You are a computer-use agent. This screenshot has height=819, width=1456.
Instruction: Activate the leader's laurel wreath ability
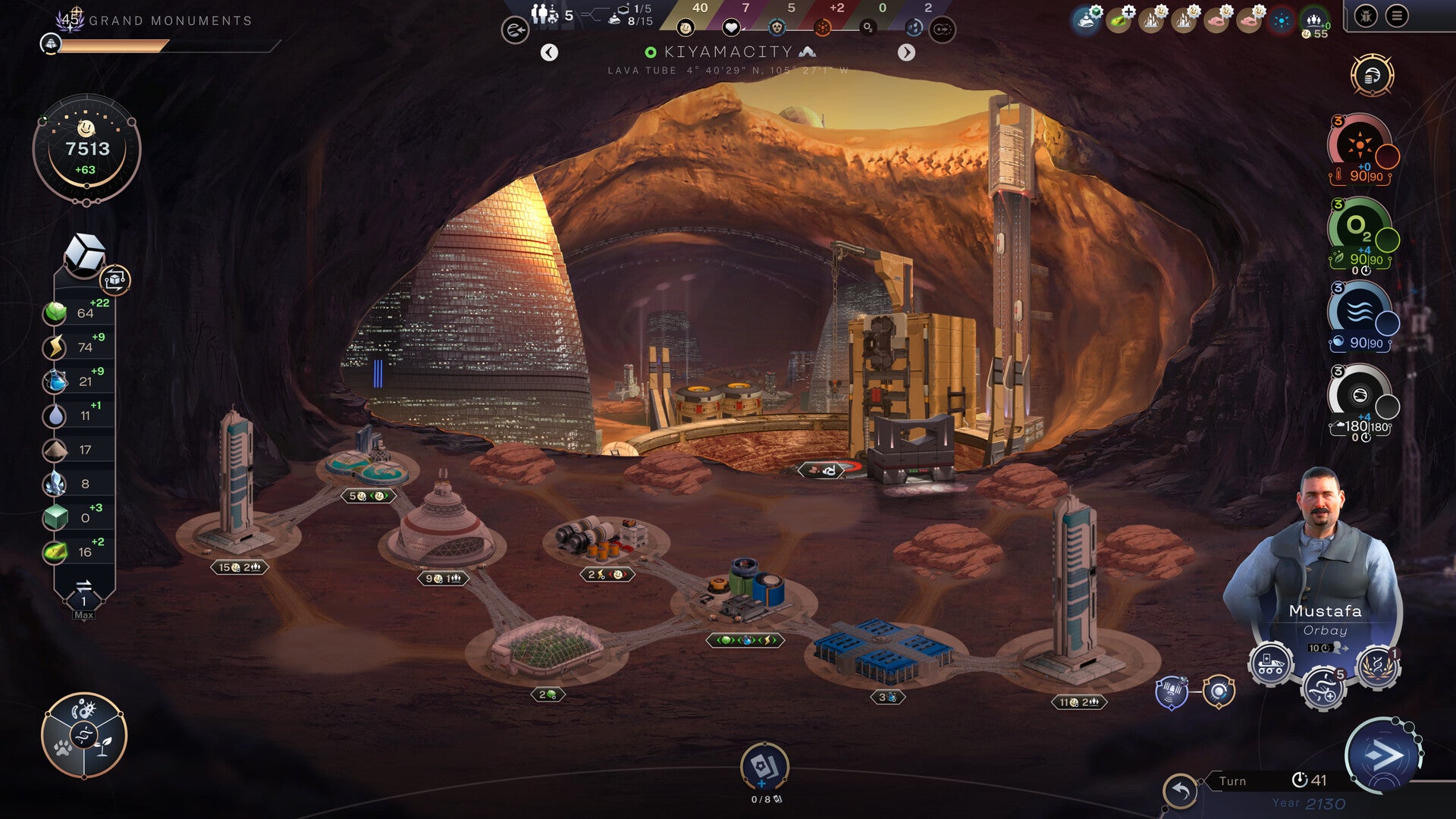point(1377,666)
